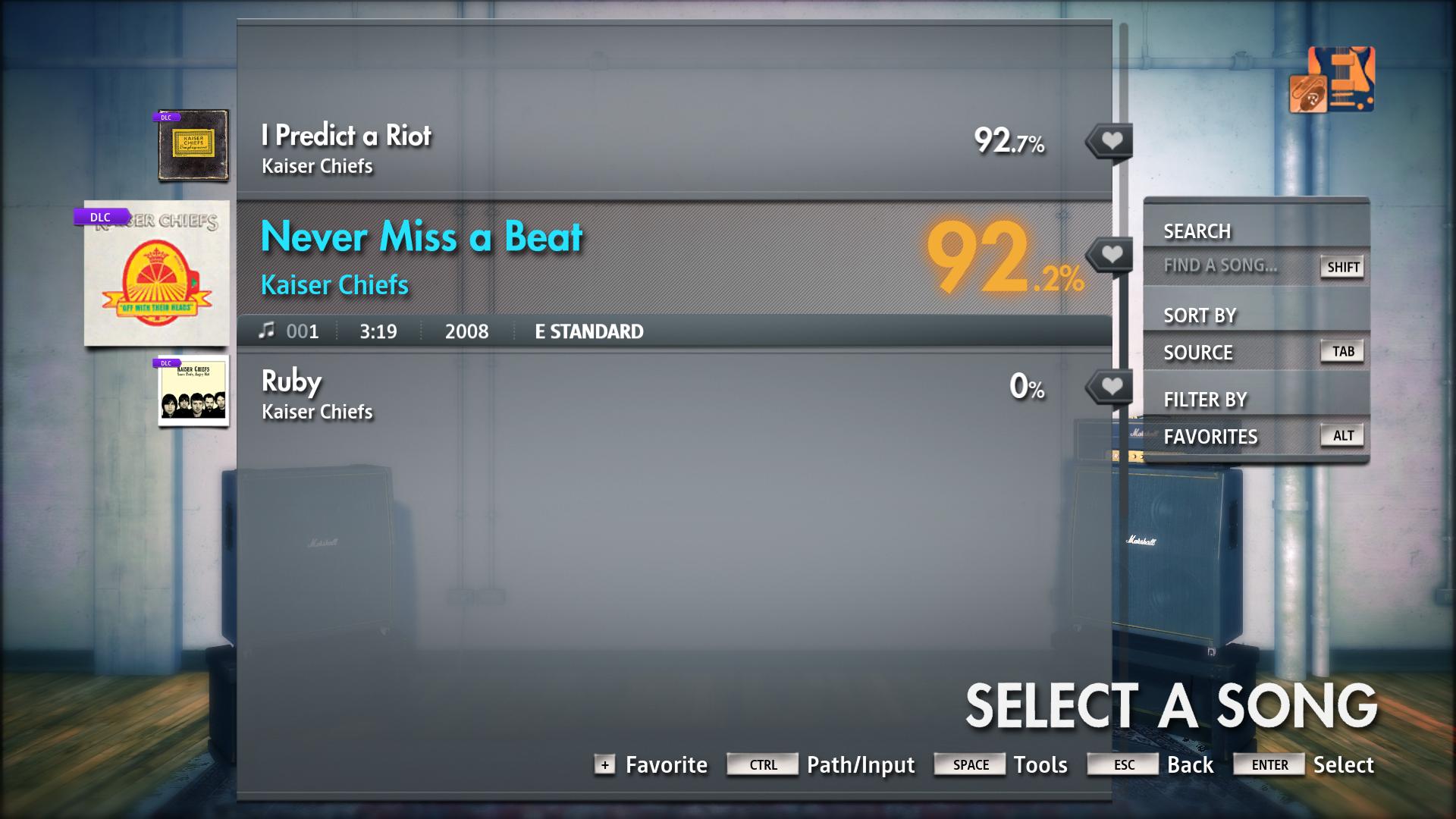Click the plus Favorite icon at bottom
Image resolution: width=1456 pixels, height=819 pixels.
604,765
